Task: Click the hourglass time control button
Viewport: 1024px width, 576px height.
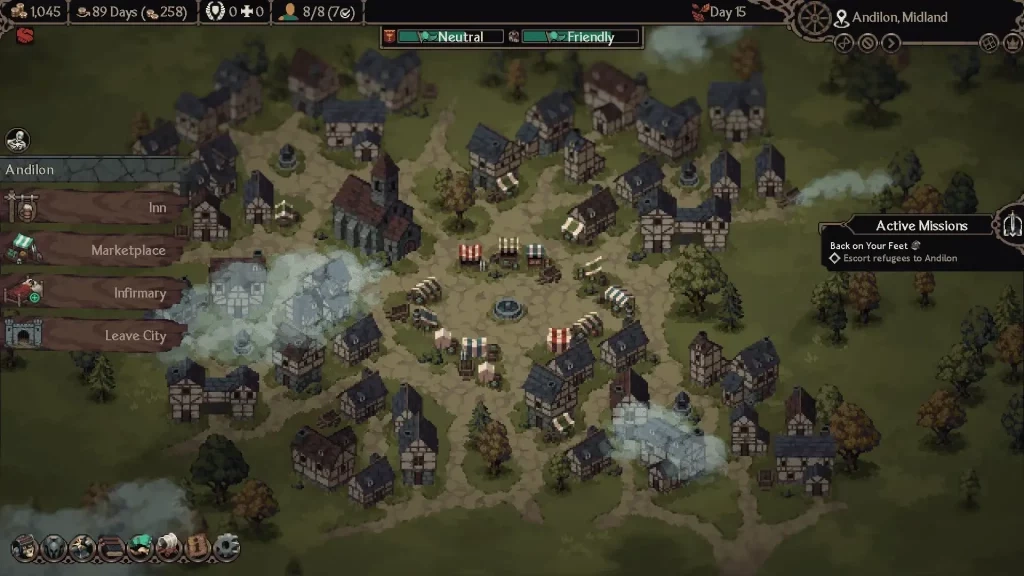Action: 844,42
